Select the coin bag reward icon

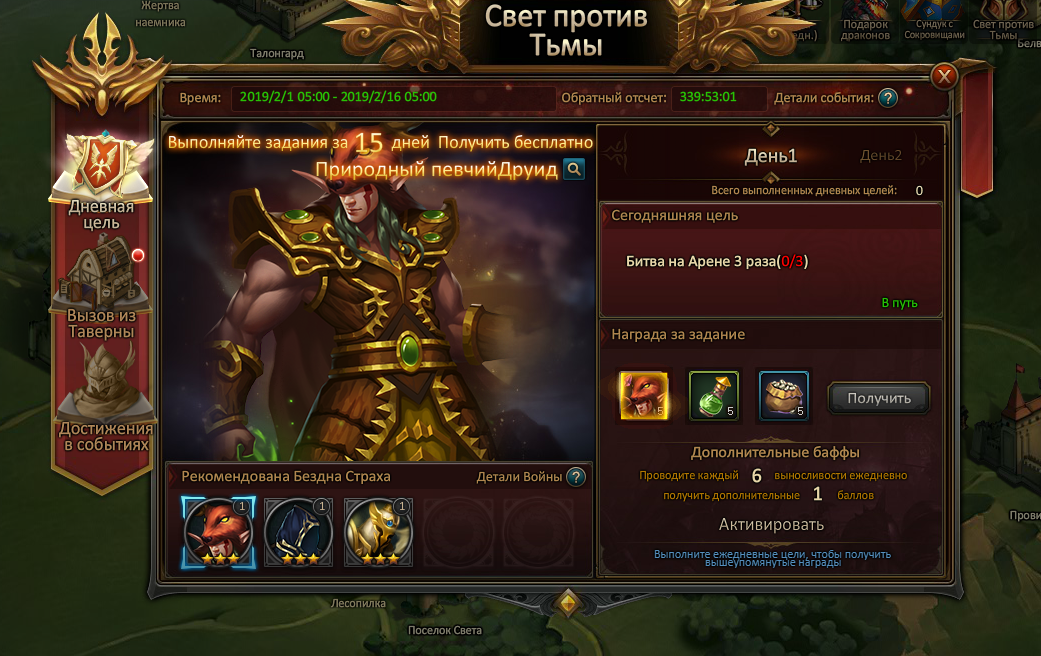(783, 396)
